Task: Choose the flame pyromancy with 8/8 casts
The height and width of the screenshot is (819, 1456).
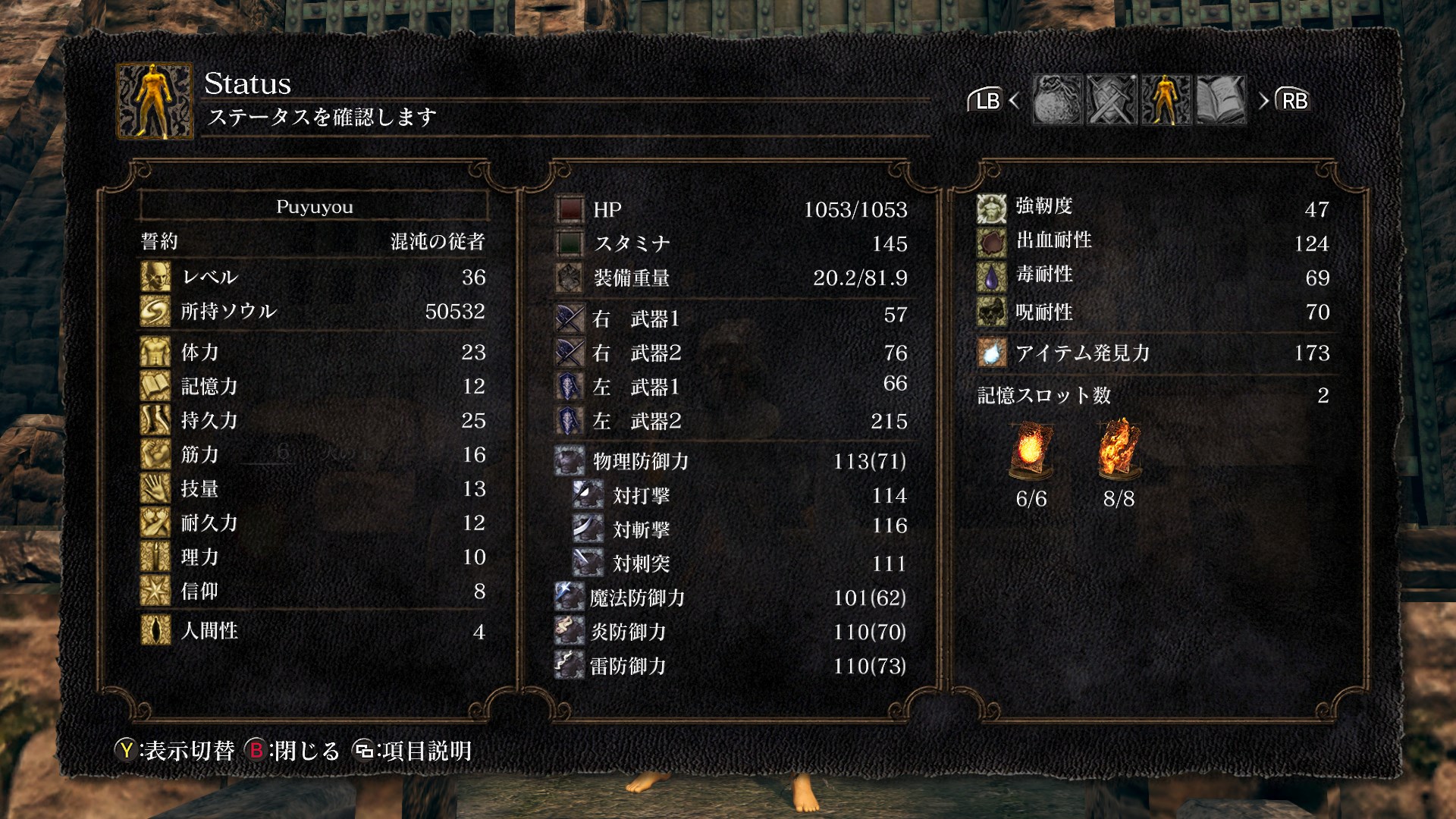Action: point(1119,450)
